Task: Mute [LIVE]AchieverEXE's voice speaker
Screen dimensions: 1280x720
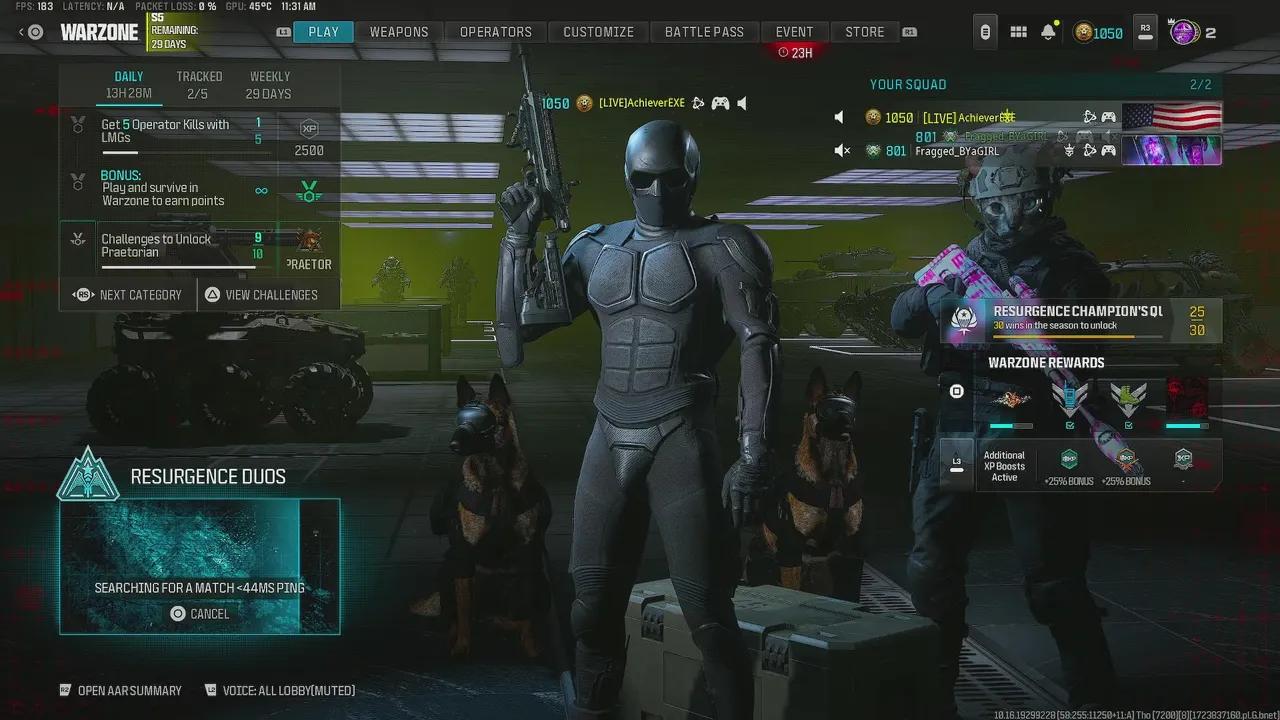Action: coord(839,117)
